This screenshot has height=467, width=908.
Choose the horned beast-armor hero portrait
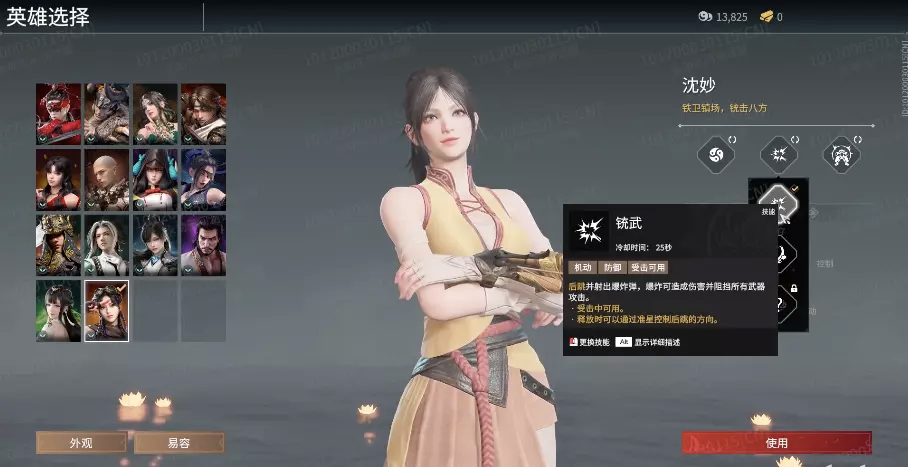(x=106, y=114)
